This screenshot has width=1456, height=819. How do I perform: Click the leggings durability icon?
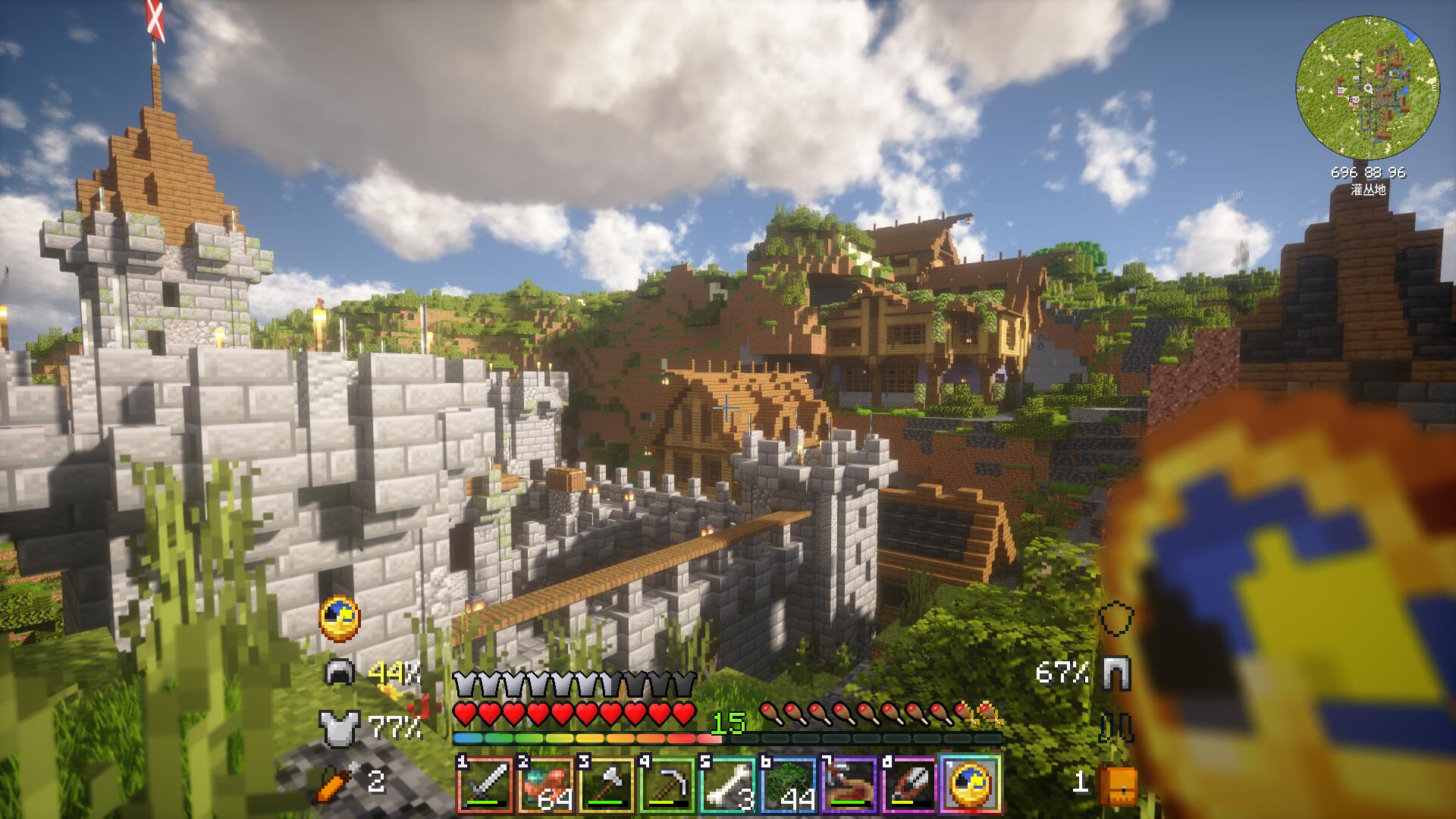[1116, 672]
